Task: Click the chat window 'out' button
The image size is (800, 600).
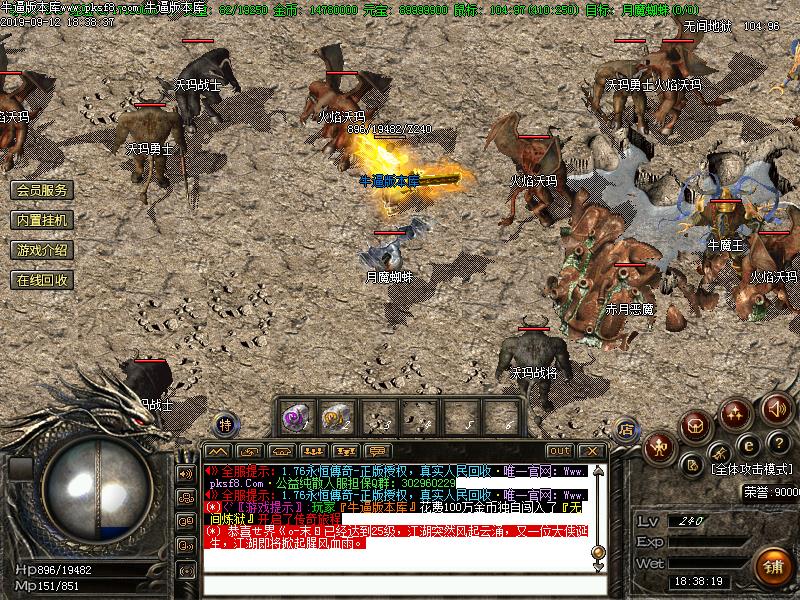Action: (x=560, y=451)
